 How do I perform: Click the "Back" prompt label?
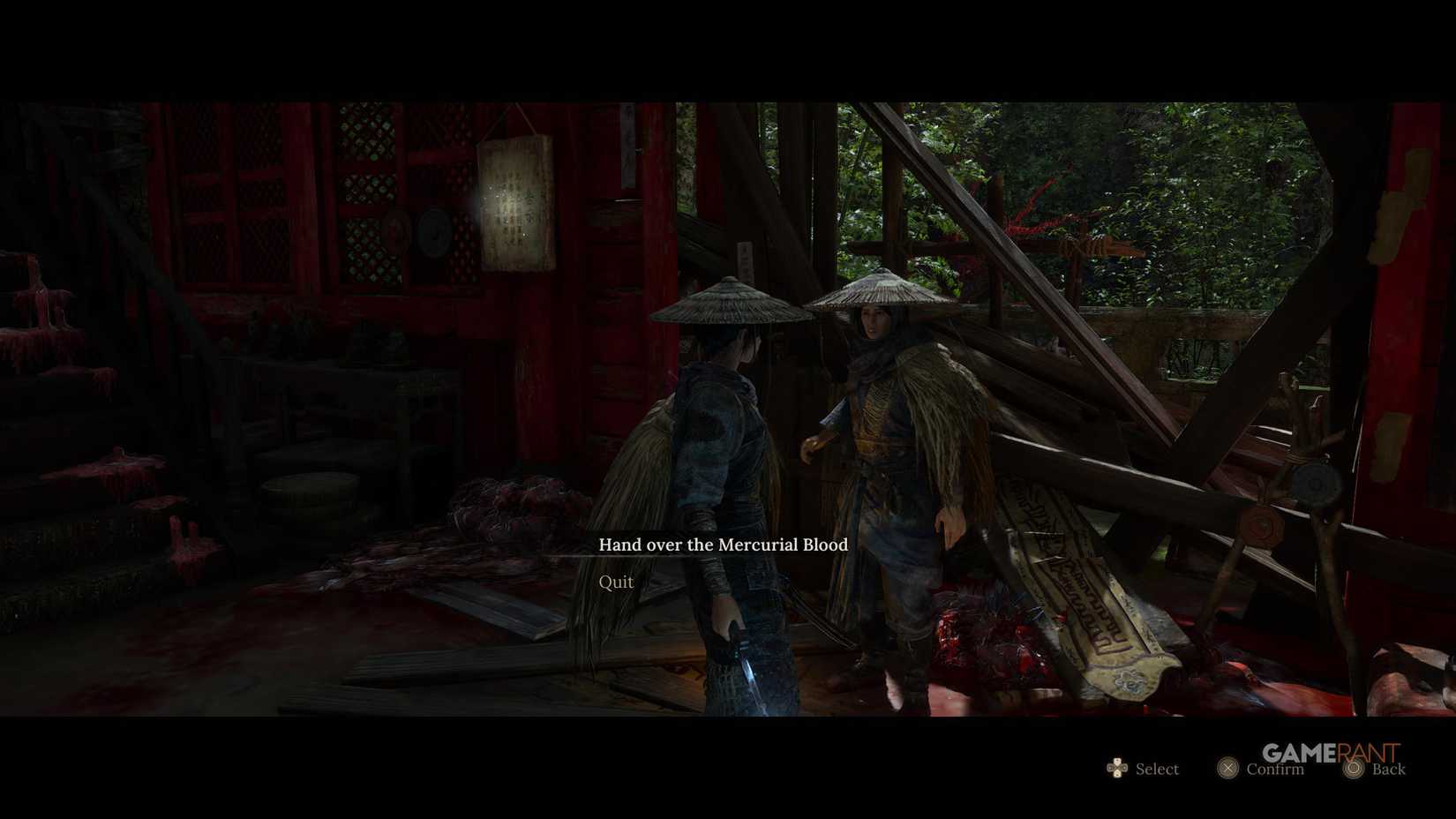1392,769
